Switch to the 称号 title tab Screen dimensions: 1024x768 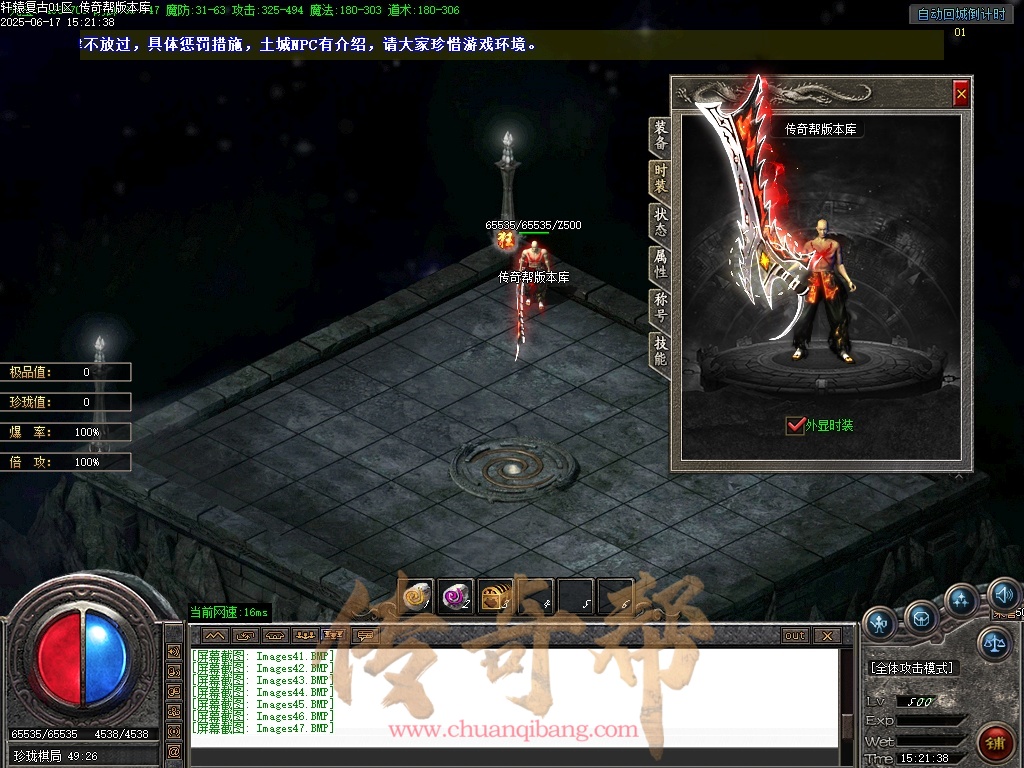[660, 307]
